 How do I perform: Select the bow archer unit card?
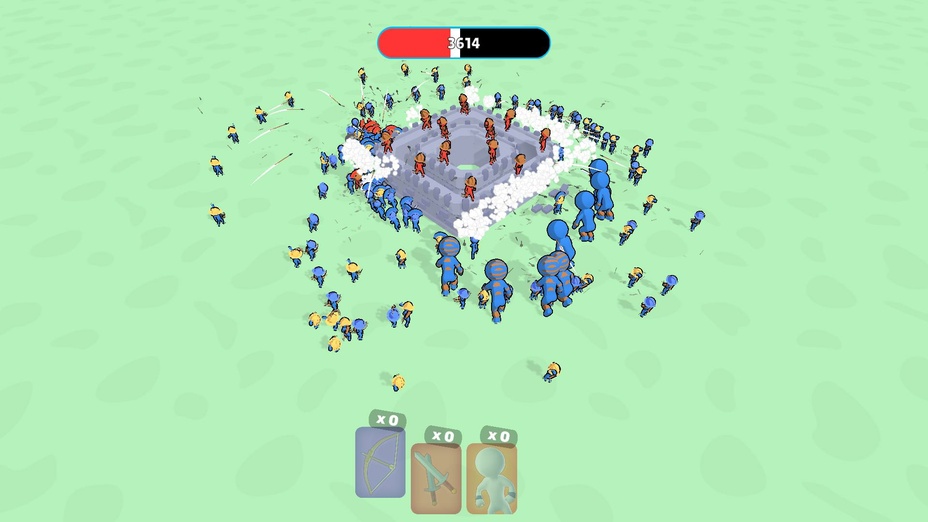point(381,462)
